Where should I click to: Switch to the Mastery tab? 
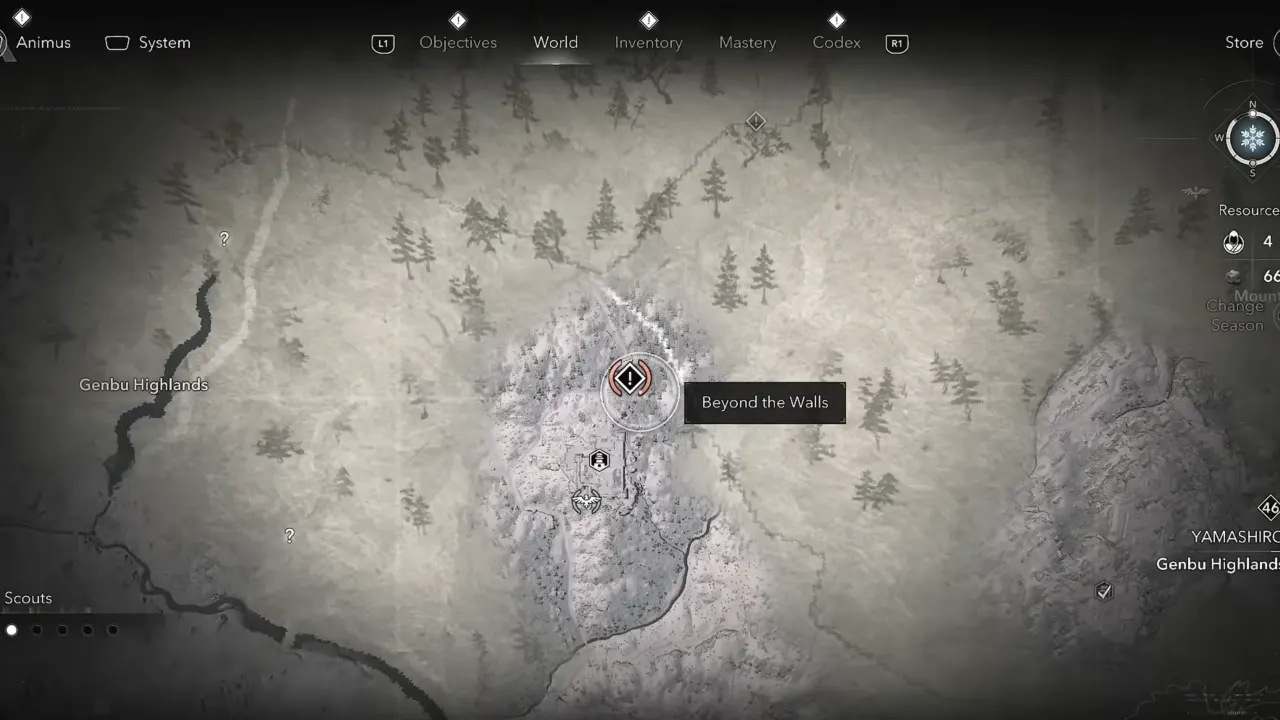(747, 42)
